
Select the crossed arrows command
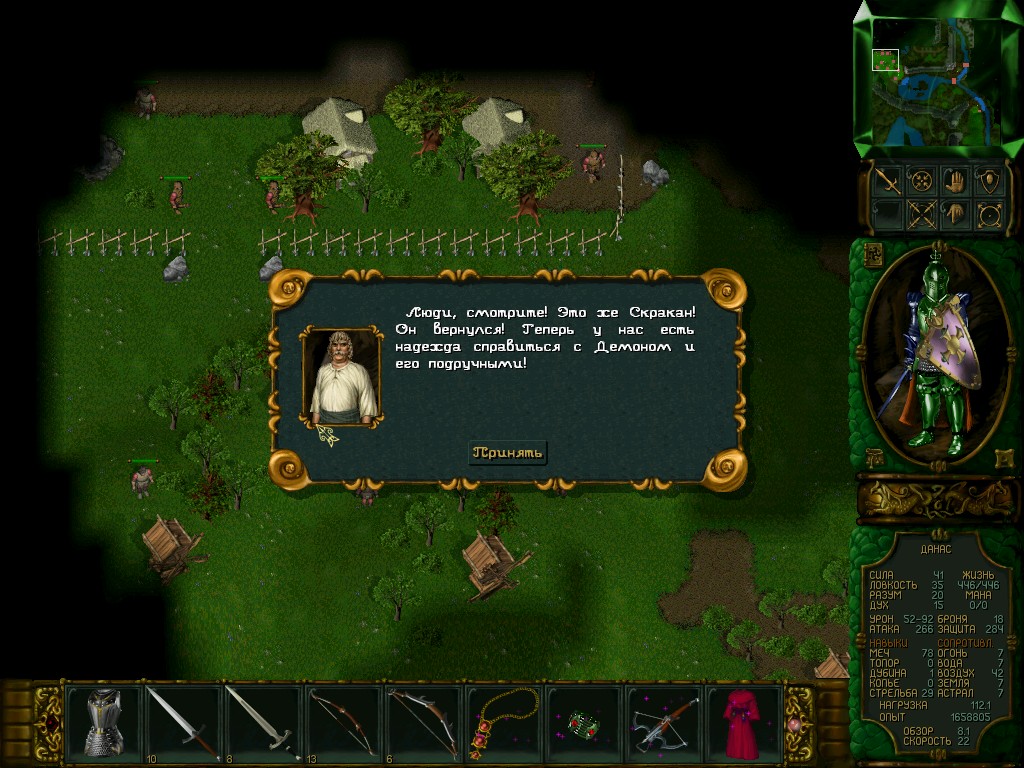click(x=920, y=214)
